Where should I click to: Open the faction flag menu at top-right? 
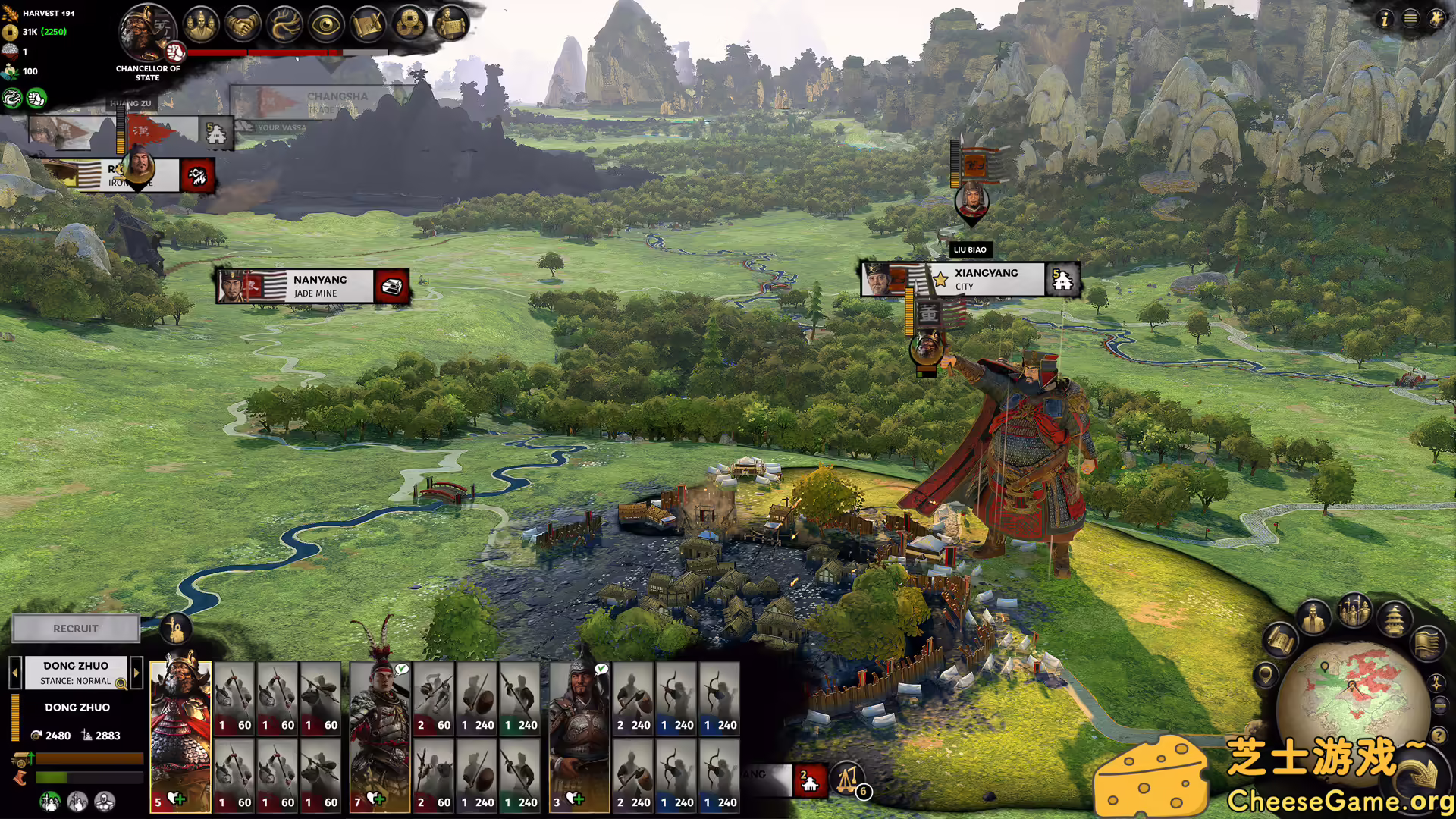click(x=1438, y=17)
